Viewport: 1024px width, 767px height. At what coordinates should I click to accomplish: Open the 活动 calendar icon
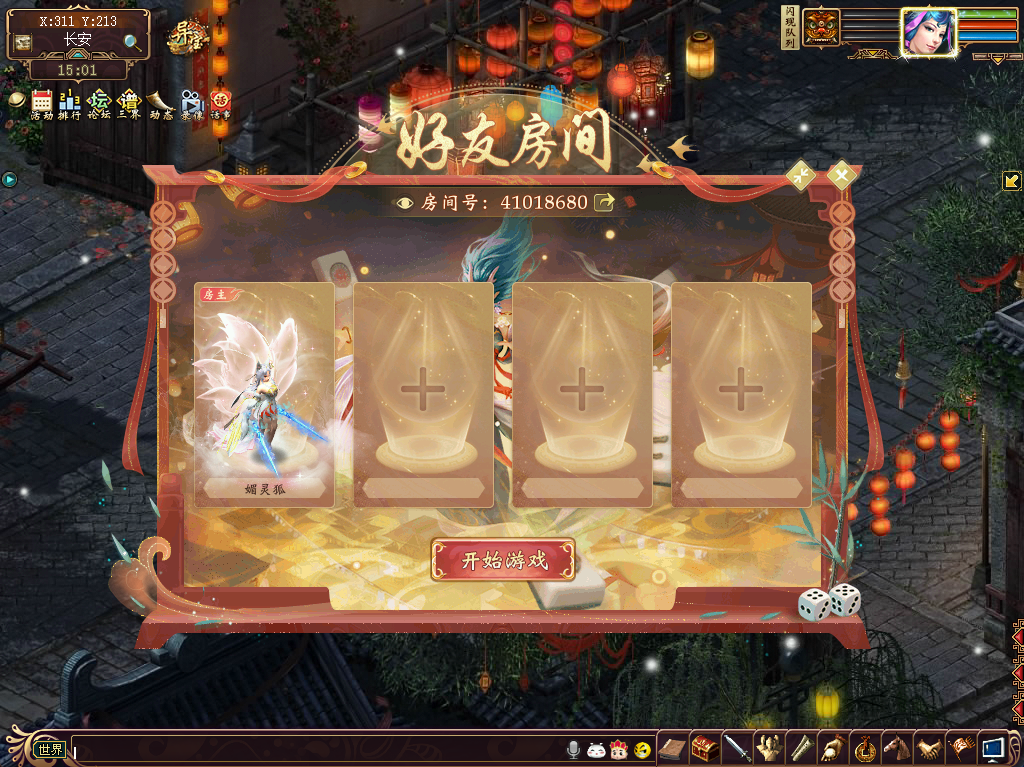[x=42, y=101]
